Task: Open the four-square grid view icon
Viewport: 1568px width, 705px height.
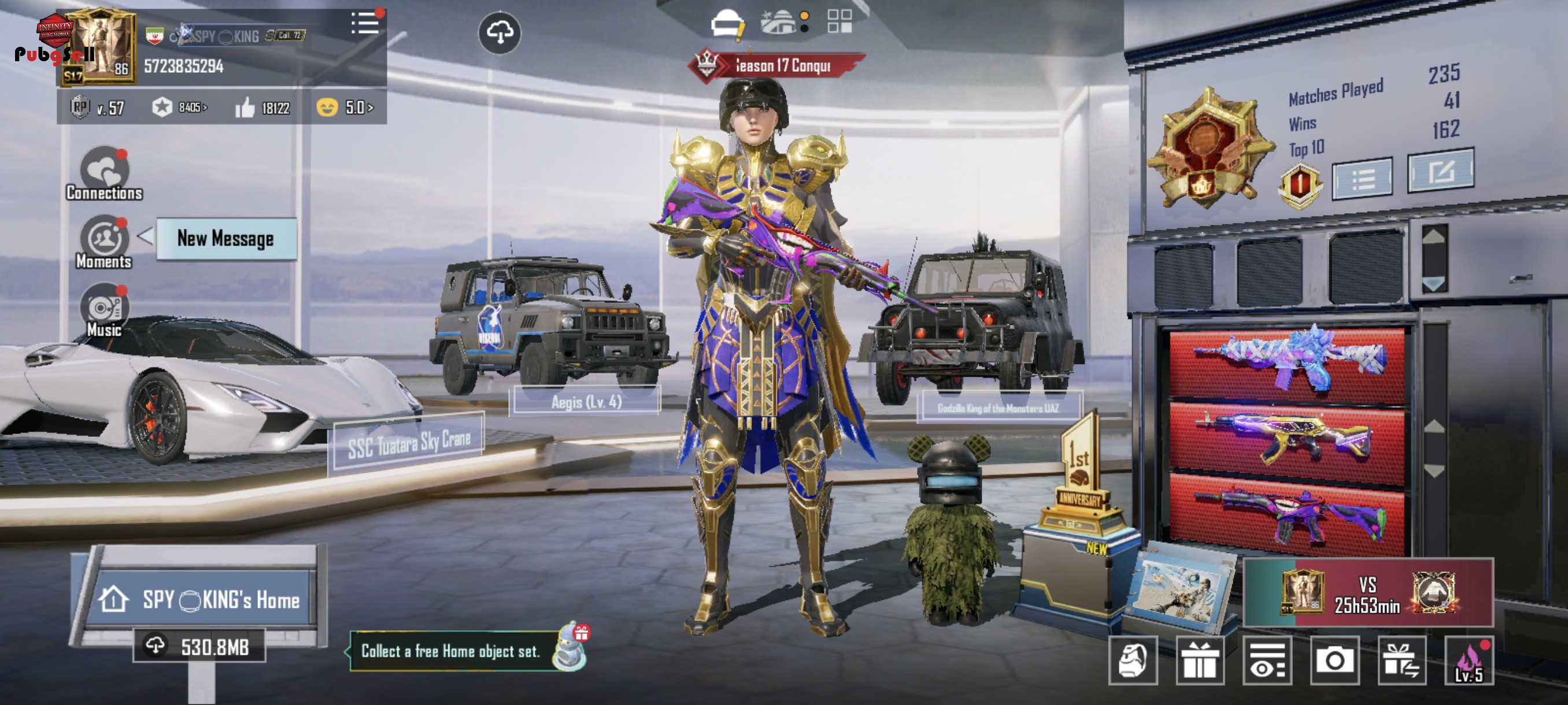Action: pyautogui.click(x=840, y=21)
